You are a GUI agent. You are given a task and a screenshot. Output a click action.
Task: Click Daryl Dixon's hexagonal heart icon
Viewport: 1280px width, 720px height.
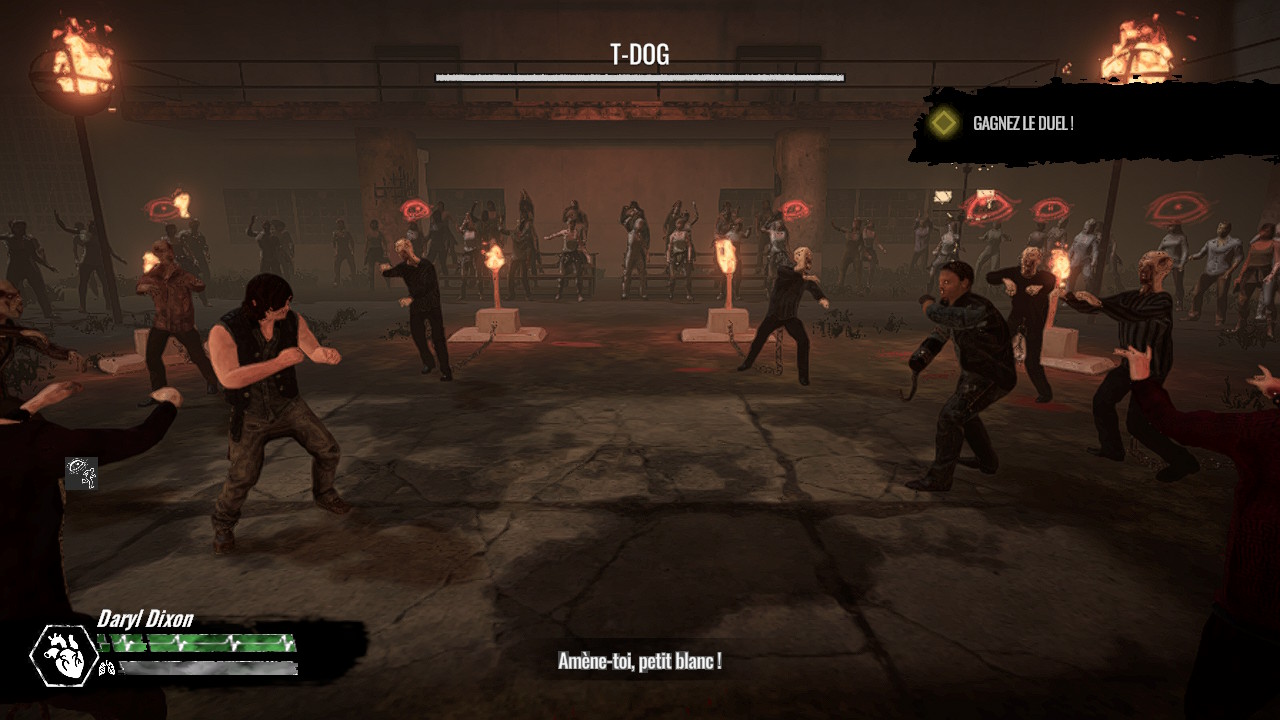pos(64,655)
